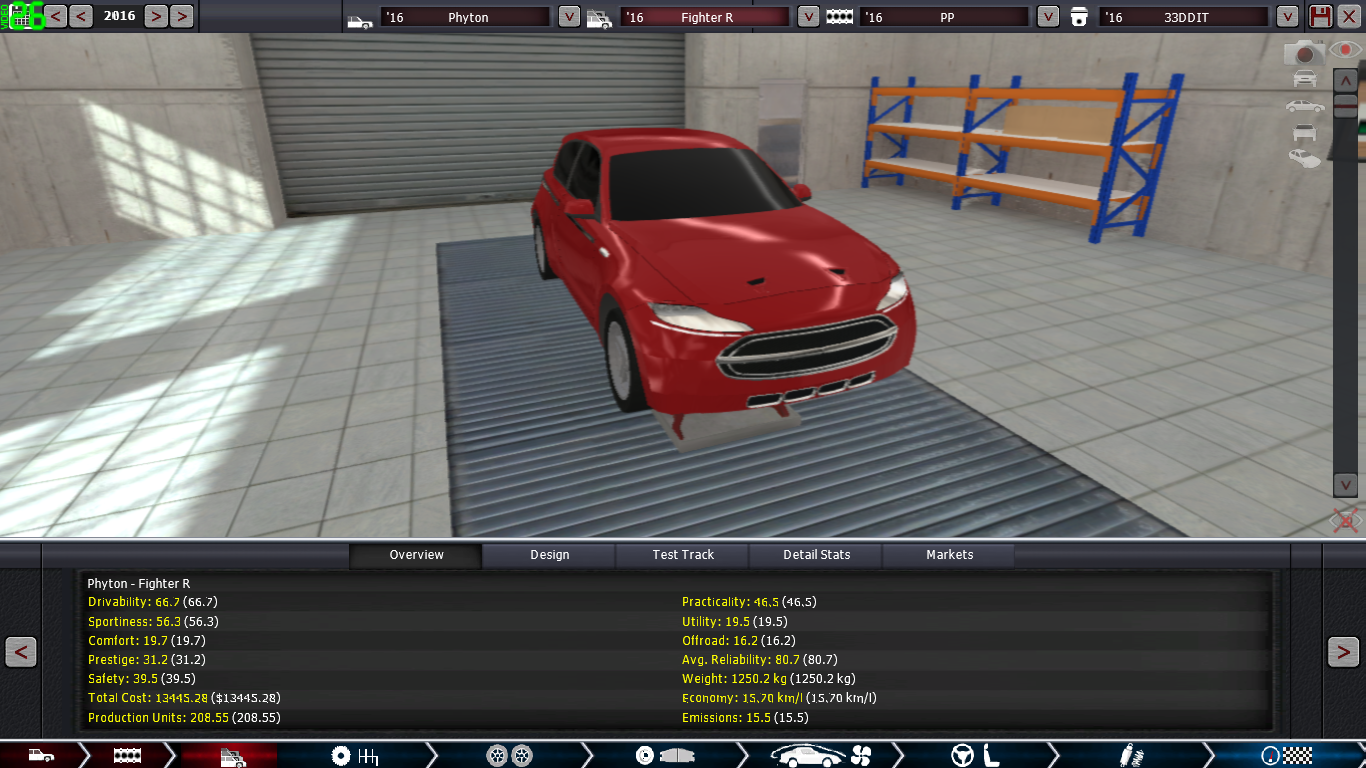Expand the Fighter R trim dropdown
This screenshot has width=1366, height=768.
click(x=808, y=17)
